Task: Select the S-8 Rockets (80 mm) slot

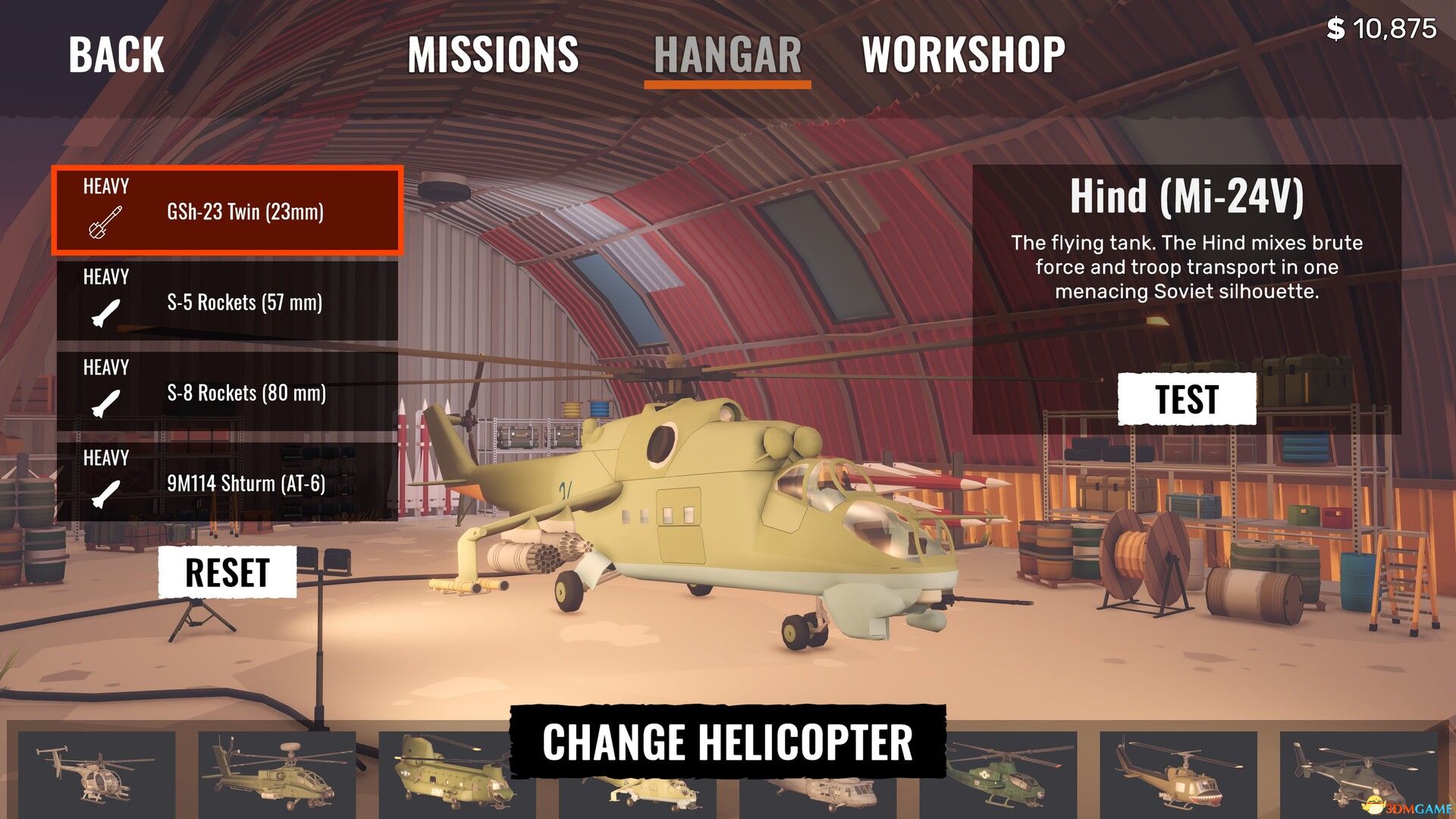Action: 227,393
